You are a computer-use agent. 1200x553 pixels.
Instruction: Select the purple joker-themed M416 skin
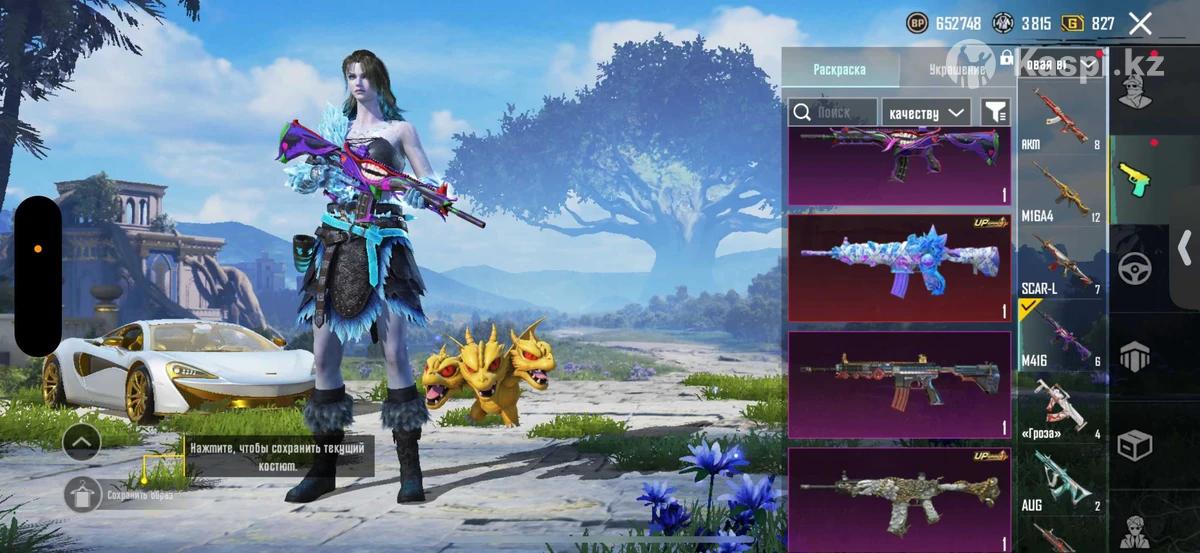coord(898,164)
